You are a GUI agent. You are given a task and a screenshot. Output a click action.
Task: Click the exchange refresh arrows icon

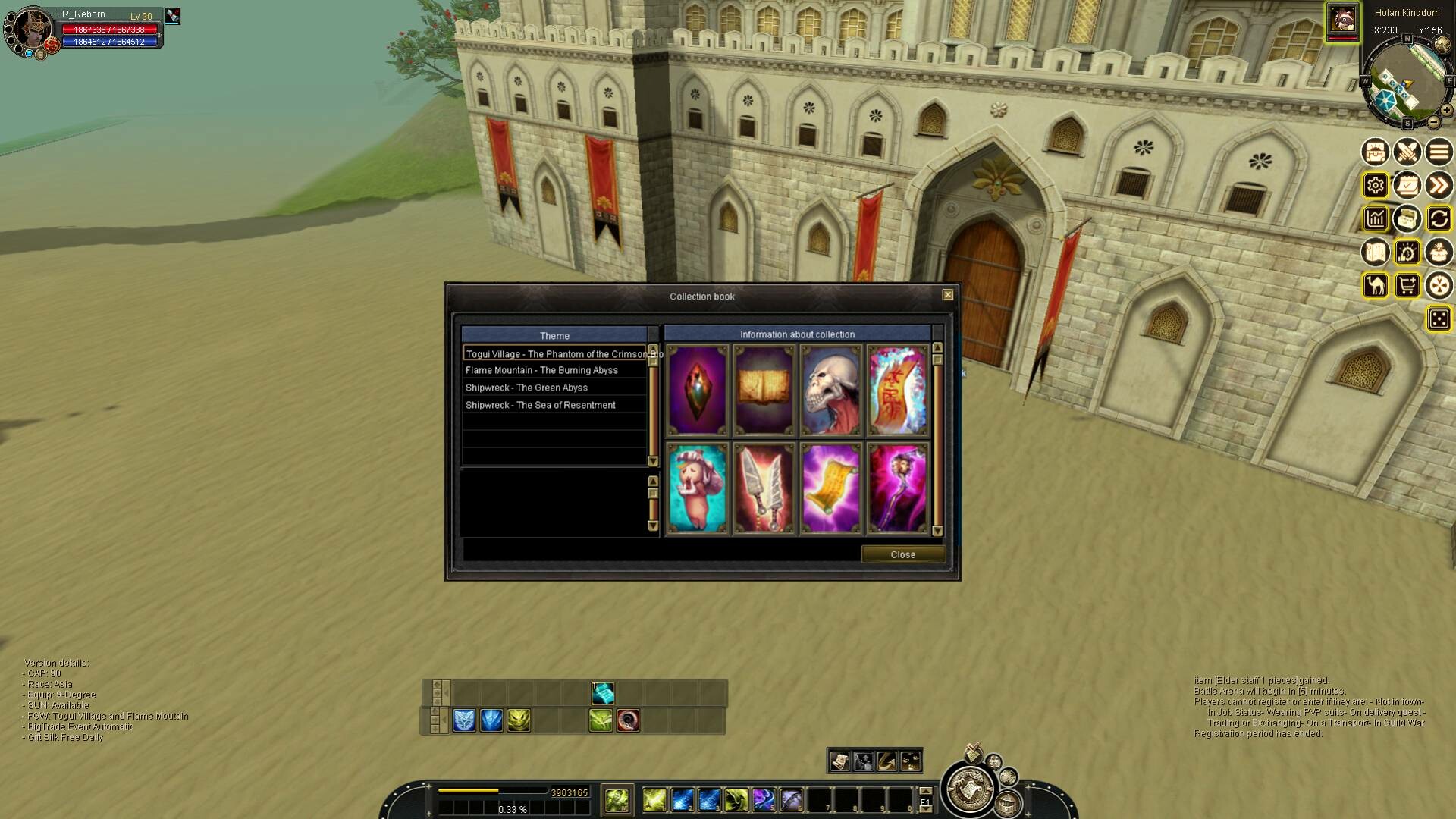(1439, 219)
